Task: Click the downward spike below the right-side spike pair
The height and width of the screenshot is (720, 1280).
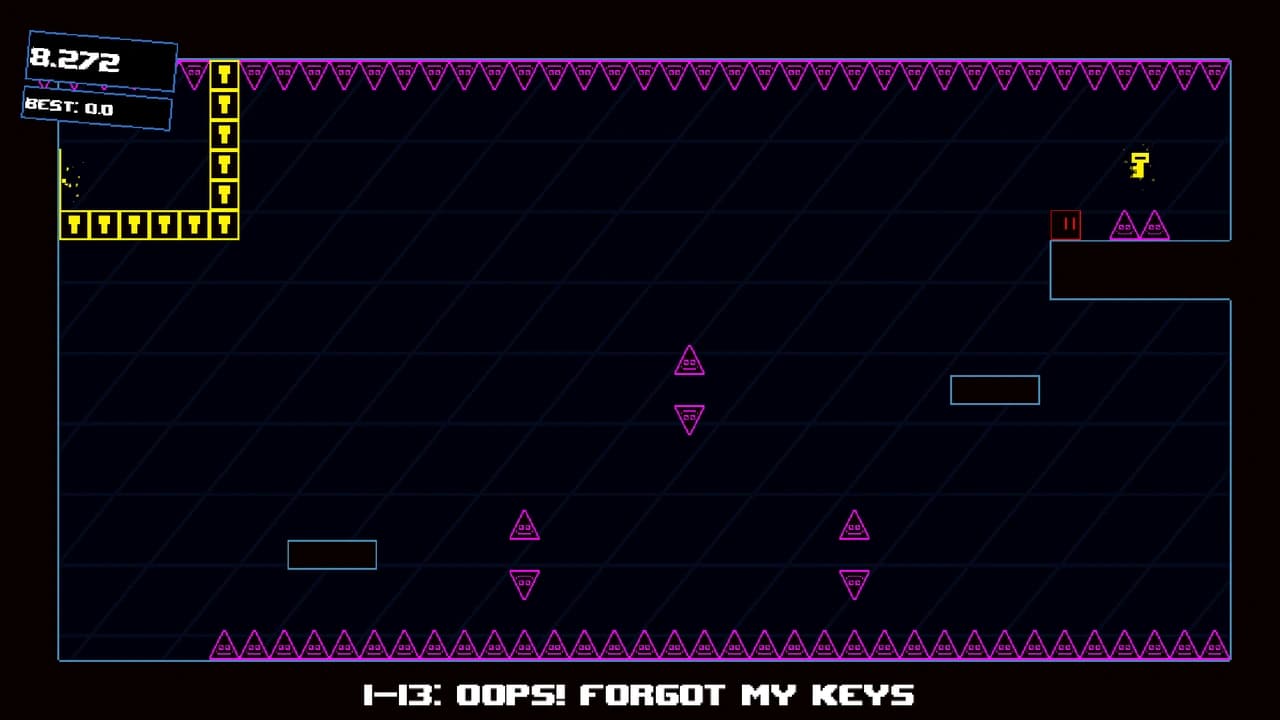Action: click(x=855, y=584)
